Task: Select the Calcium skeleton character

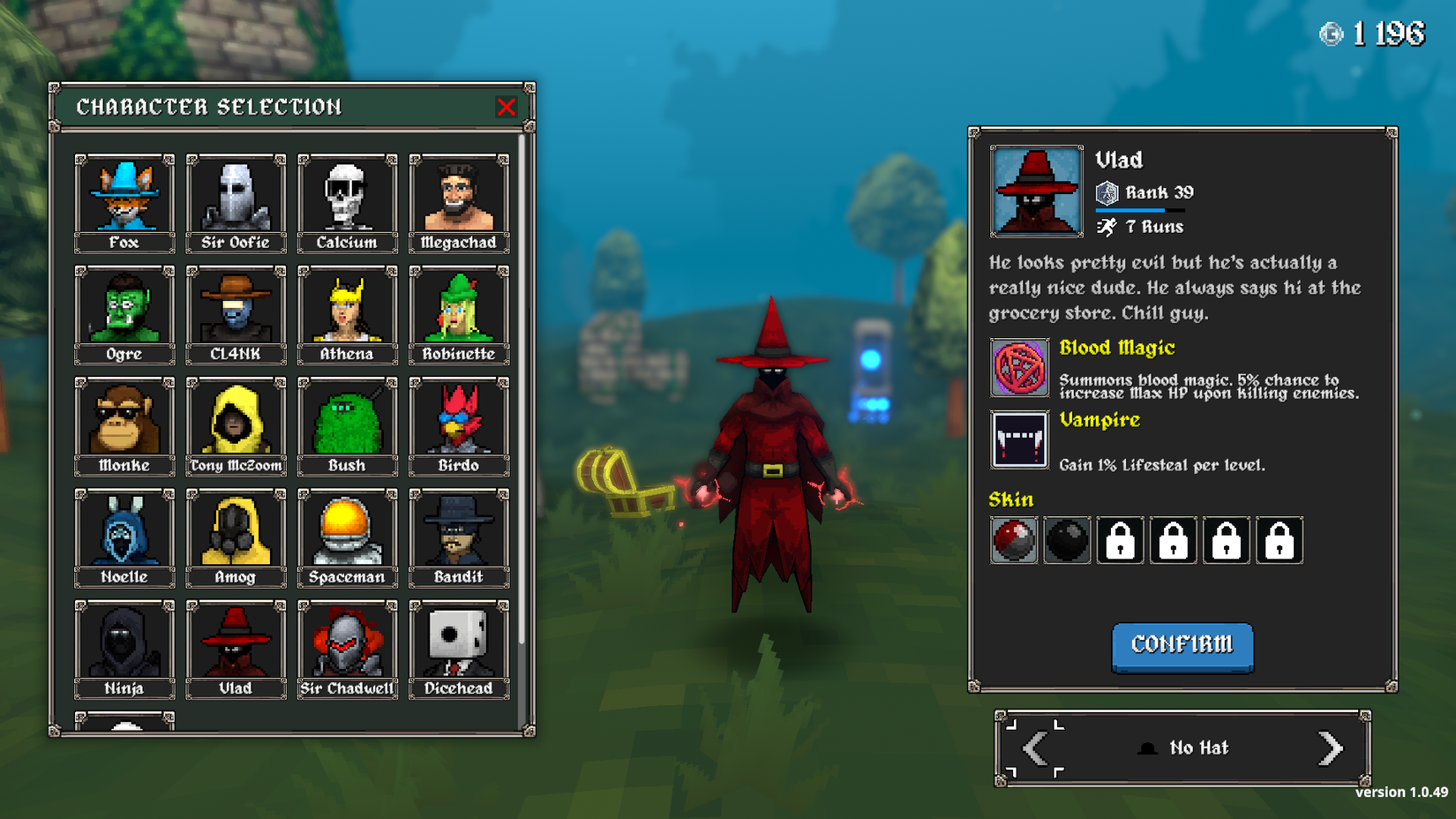Action: click(347, 194)
